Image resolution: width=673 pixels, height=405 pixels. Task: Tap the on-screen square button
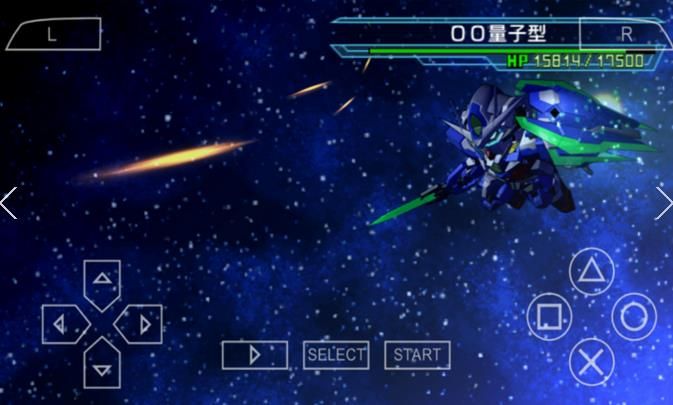coord(548,317)
